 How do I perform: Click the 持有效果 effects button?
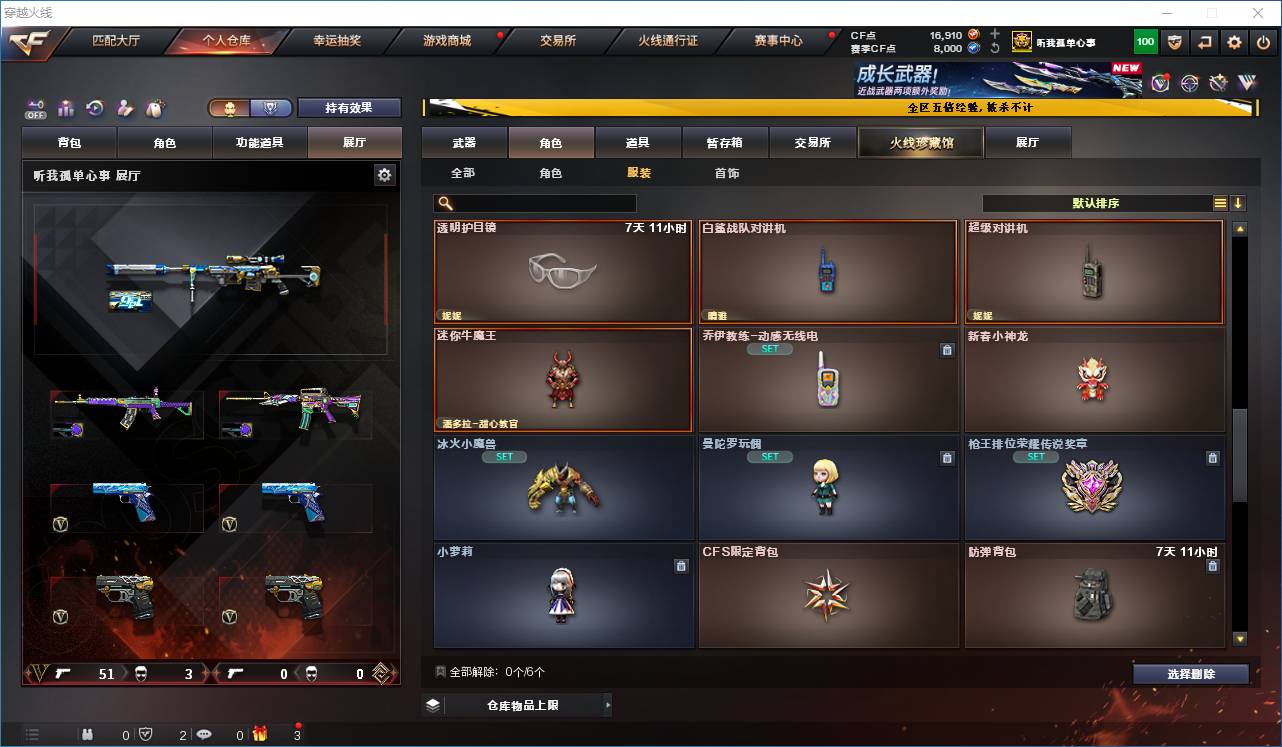pos(349,107)
